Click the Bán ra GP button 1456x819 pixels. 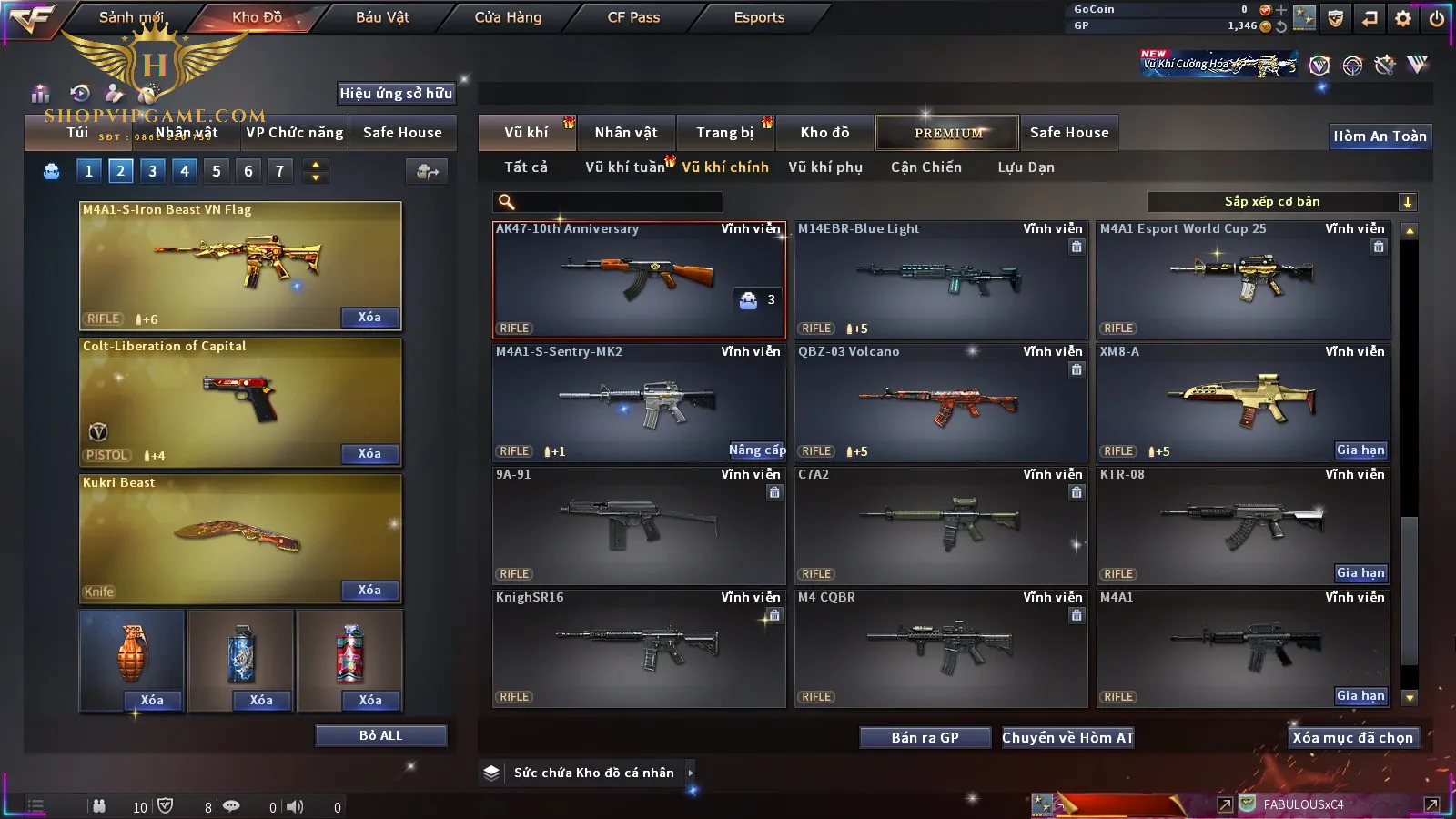tap(925, 738)
